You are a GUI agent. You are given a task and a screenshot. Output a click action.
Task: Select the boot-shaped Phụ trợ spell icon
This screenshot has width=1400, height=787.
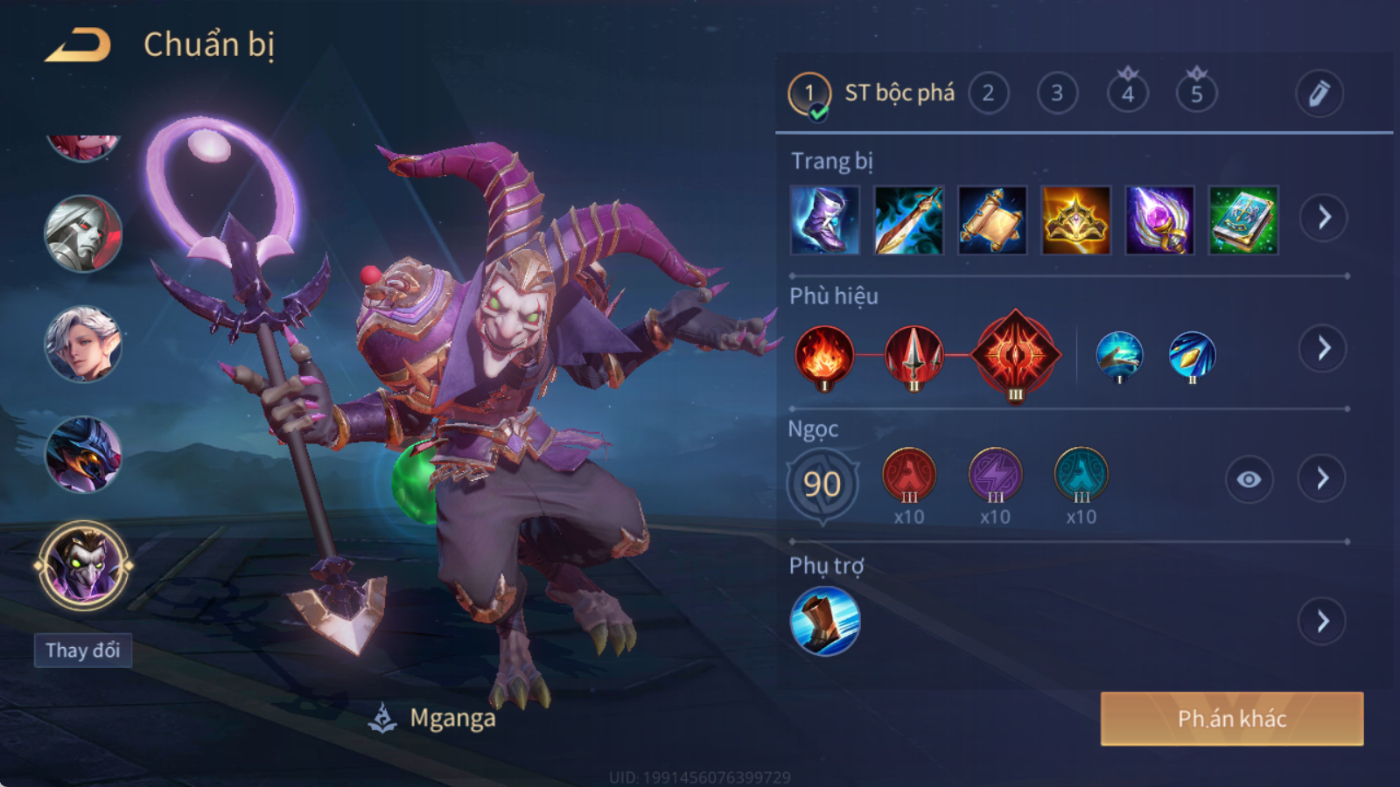click(x=825, y=621)
